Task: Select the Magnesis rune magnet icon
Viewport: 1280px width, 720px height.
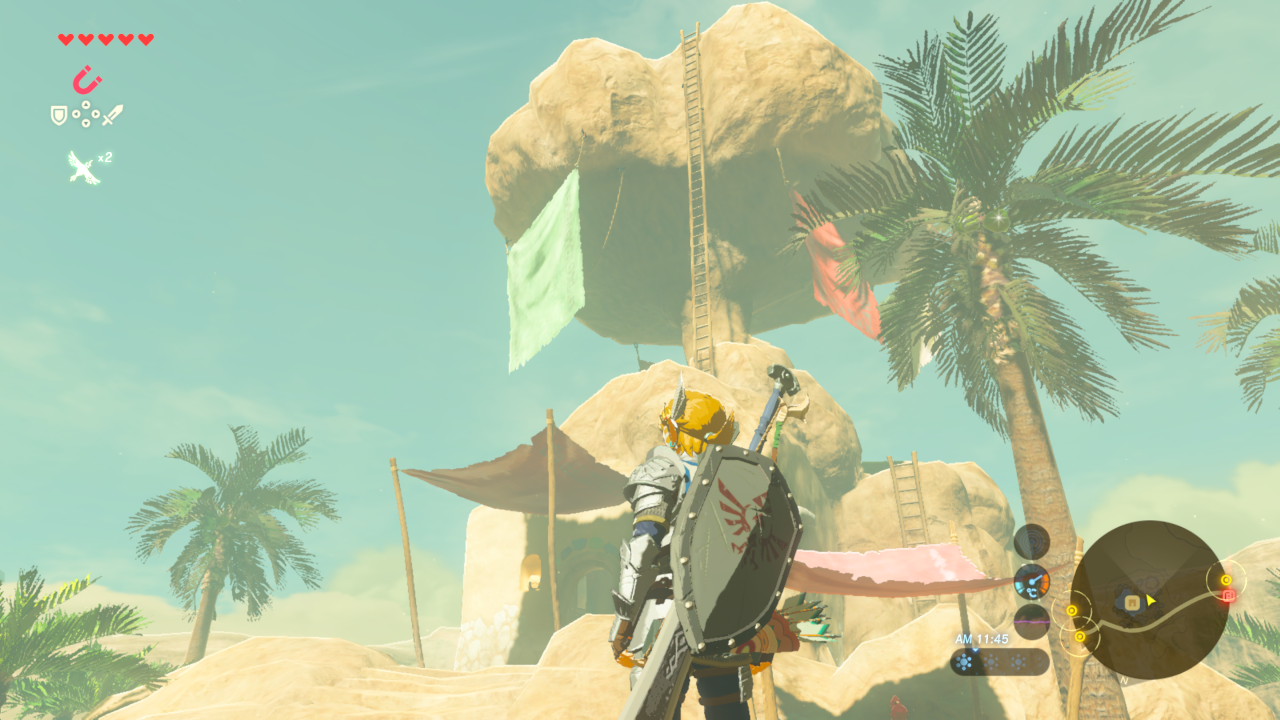Action: pos(87,79)
